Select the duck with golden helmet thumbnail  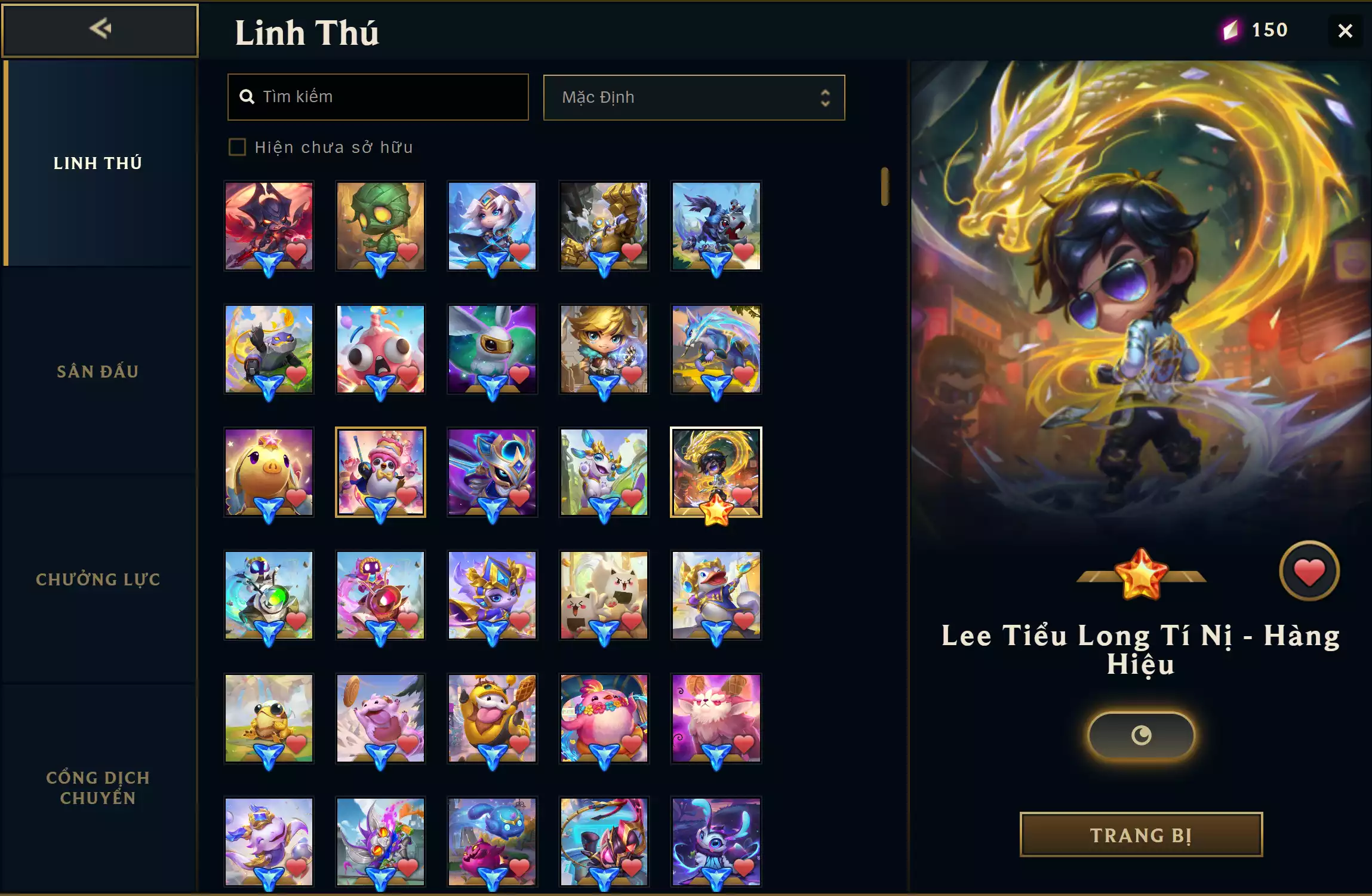(x=716, y=595)
